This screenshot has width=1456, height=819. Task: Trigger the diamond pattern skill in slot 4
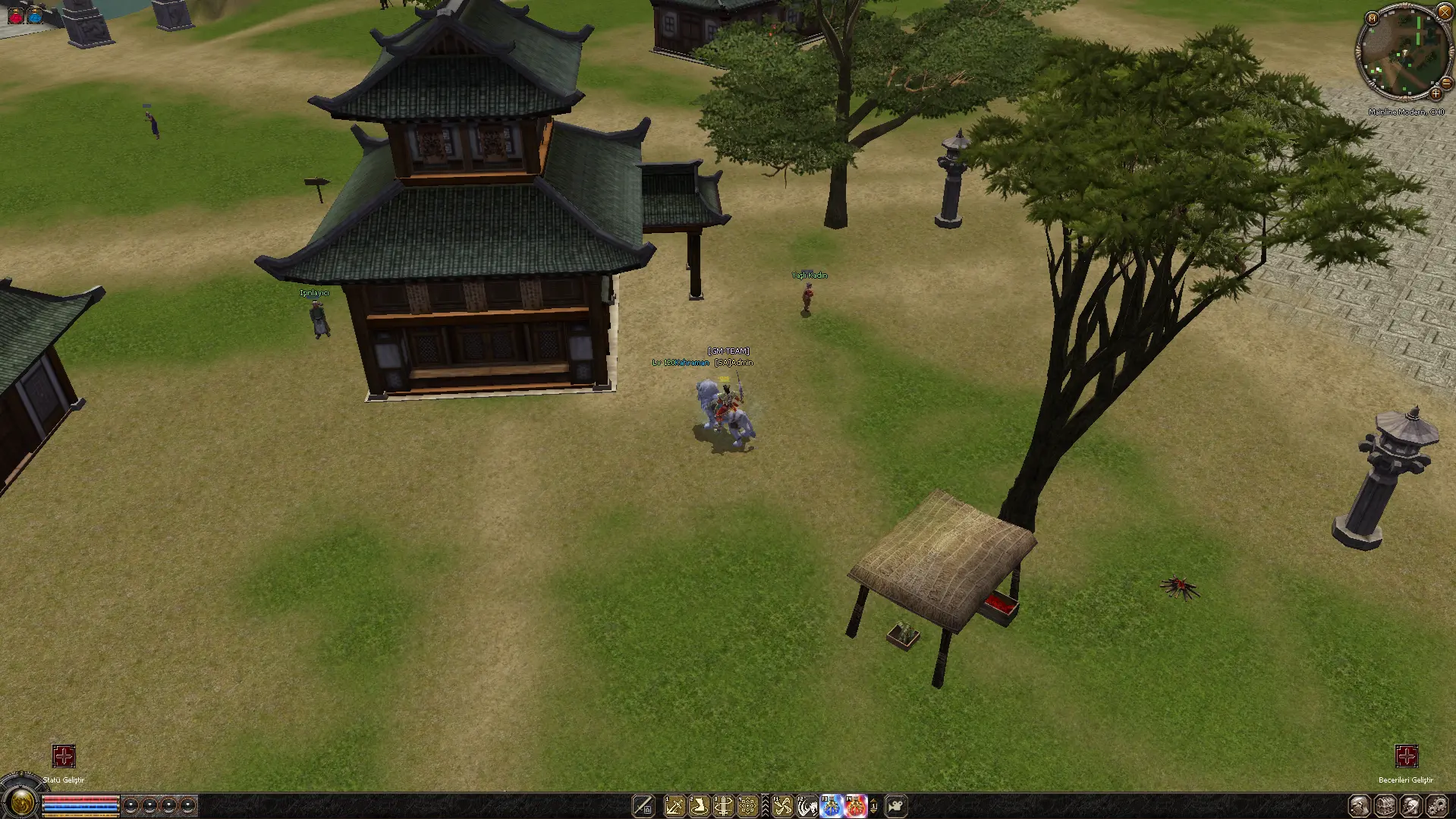[x=747, y=805]
